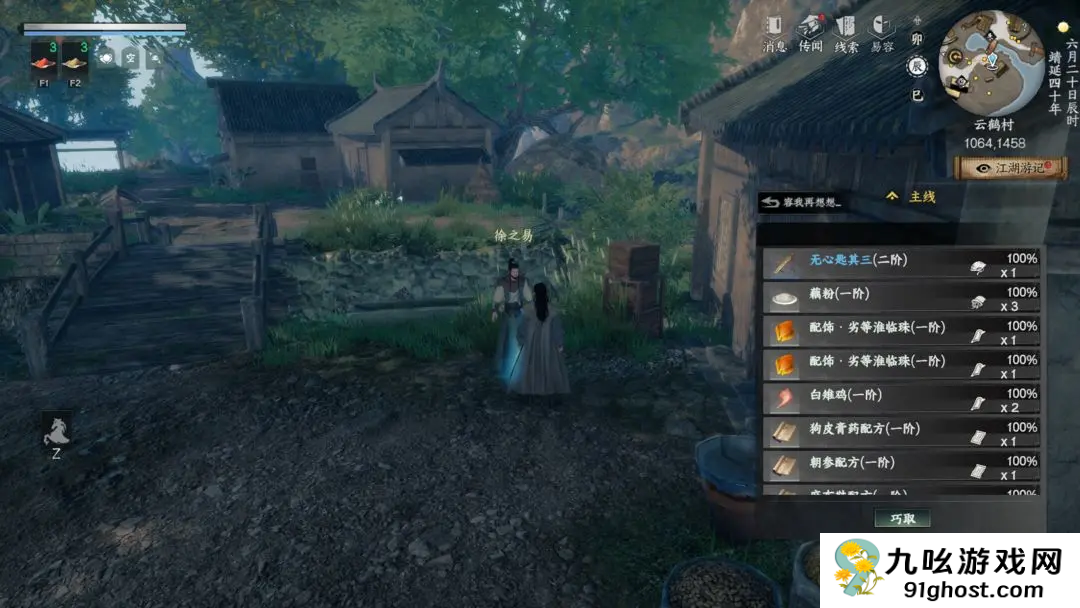This screenshot has width=1080, height=608.
Task: Choose the 藕粉 item in the list
Action: pos(900,298)
